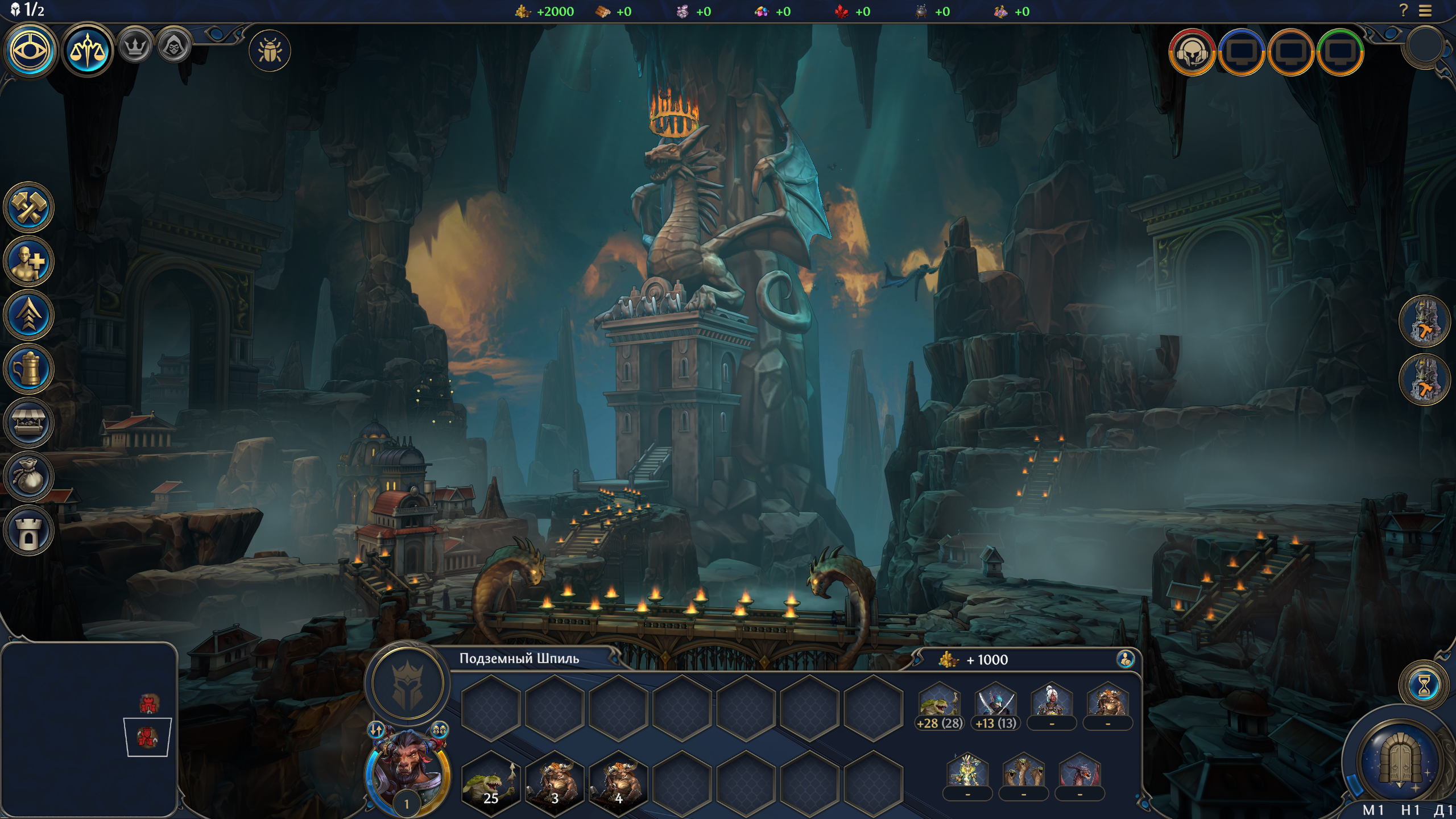The height and width of the screenshot is (819, 1456).
Task: Open help with the question mark
Action: [x=1404, y=11]
